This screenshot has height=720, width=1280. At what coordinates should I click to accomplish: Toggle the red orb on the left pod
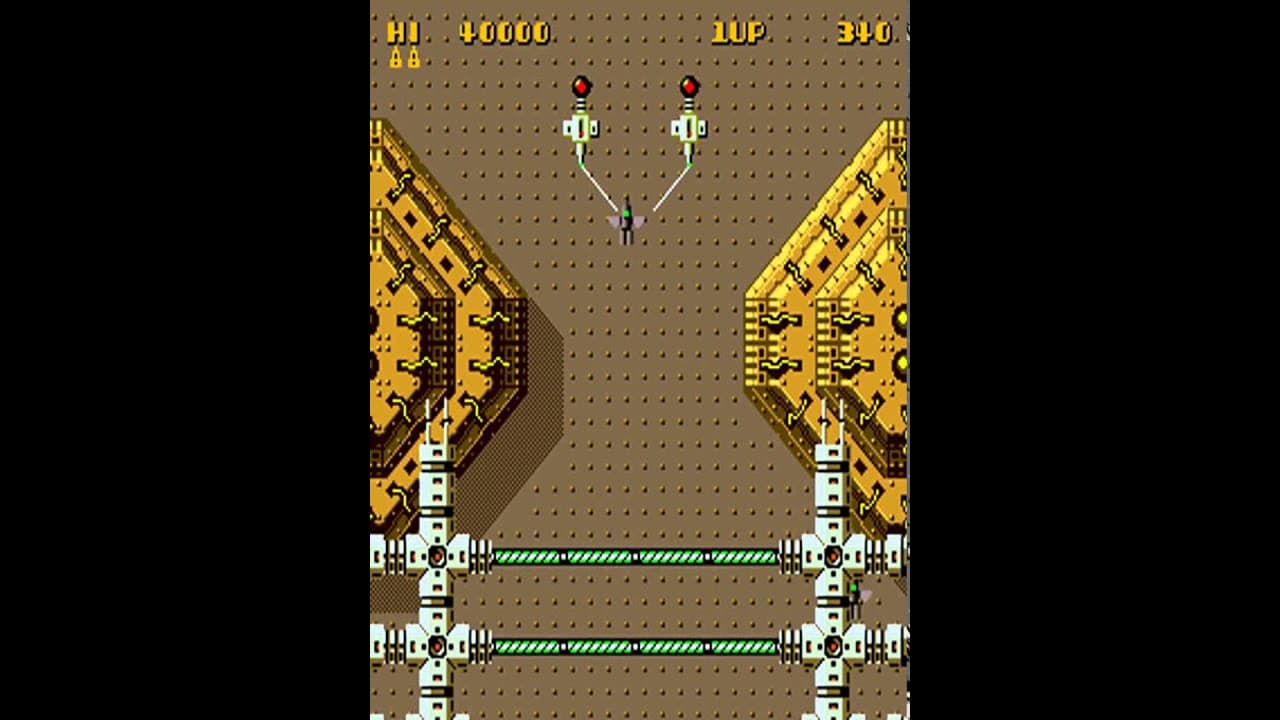[583, 85]
